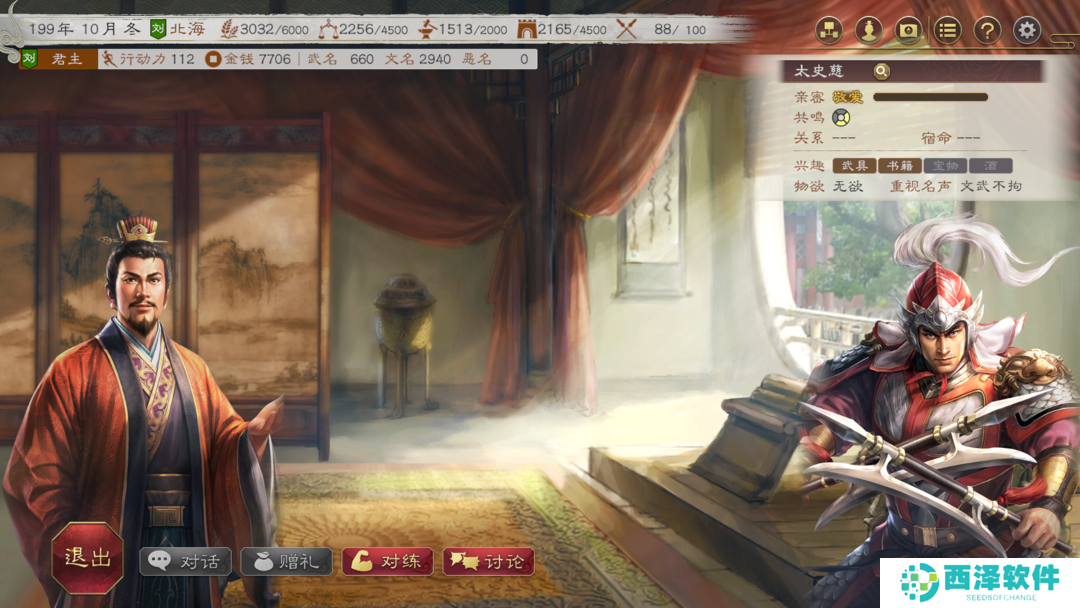Image resolution: width=1080 pixels, height=608 pixels.
Task: Click the 北海 city name
Action: (187, 29)
